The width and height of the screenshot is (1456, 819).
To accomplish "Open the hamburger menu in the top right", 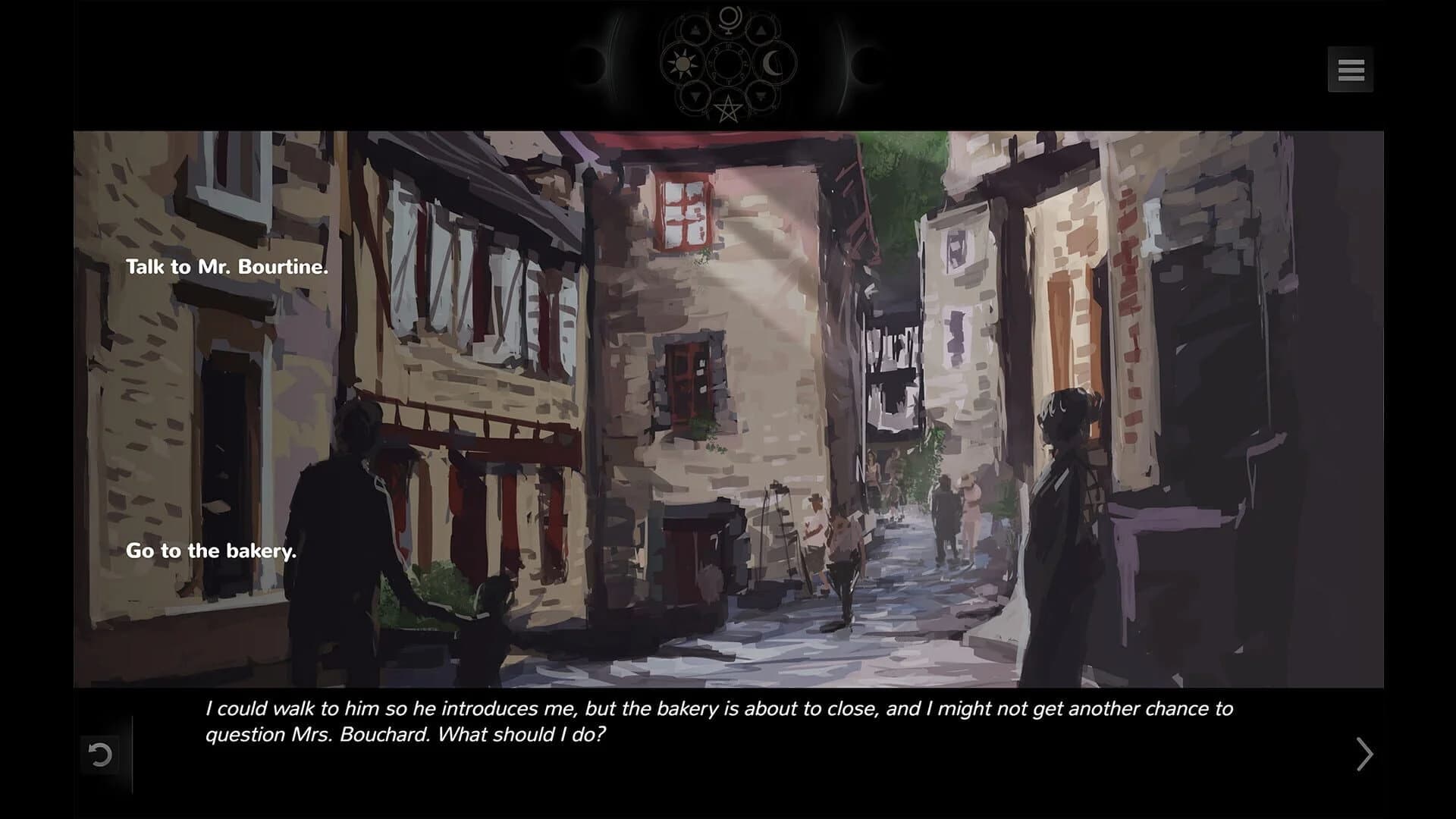I will click(x=1351, y=70).
